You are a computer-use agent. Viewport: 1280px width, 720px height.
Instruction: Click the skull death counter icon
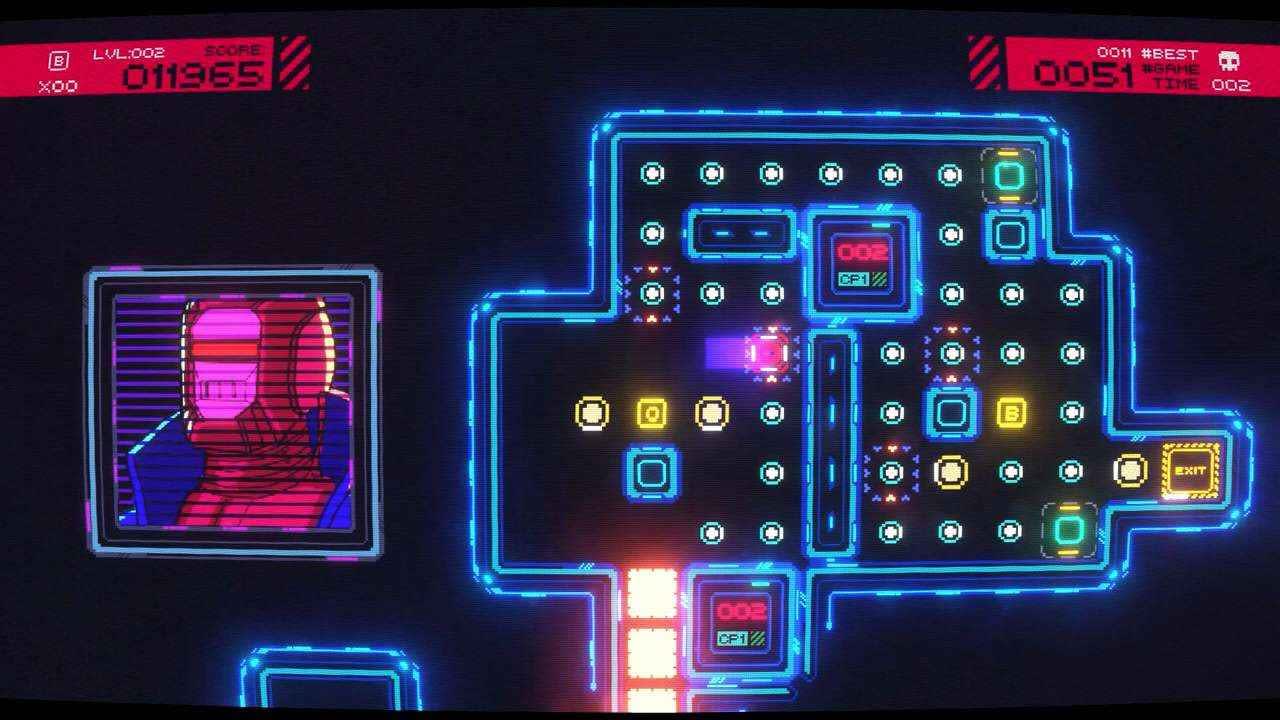point(1230,60)
